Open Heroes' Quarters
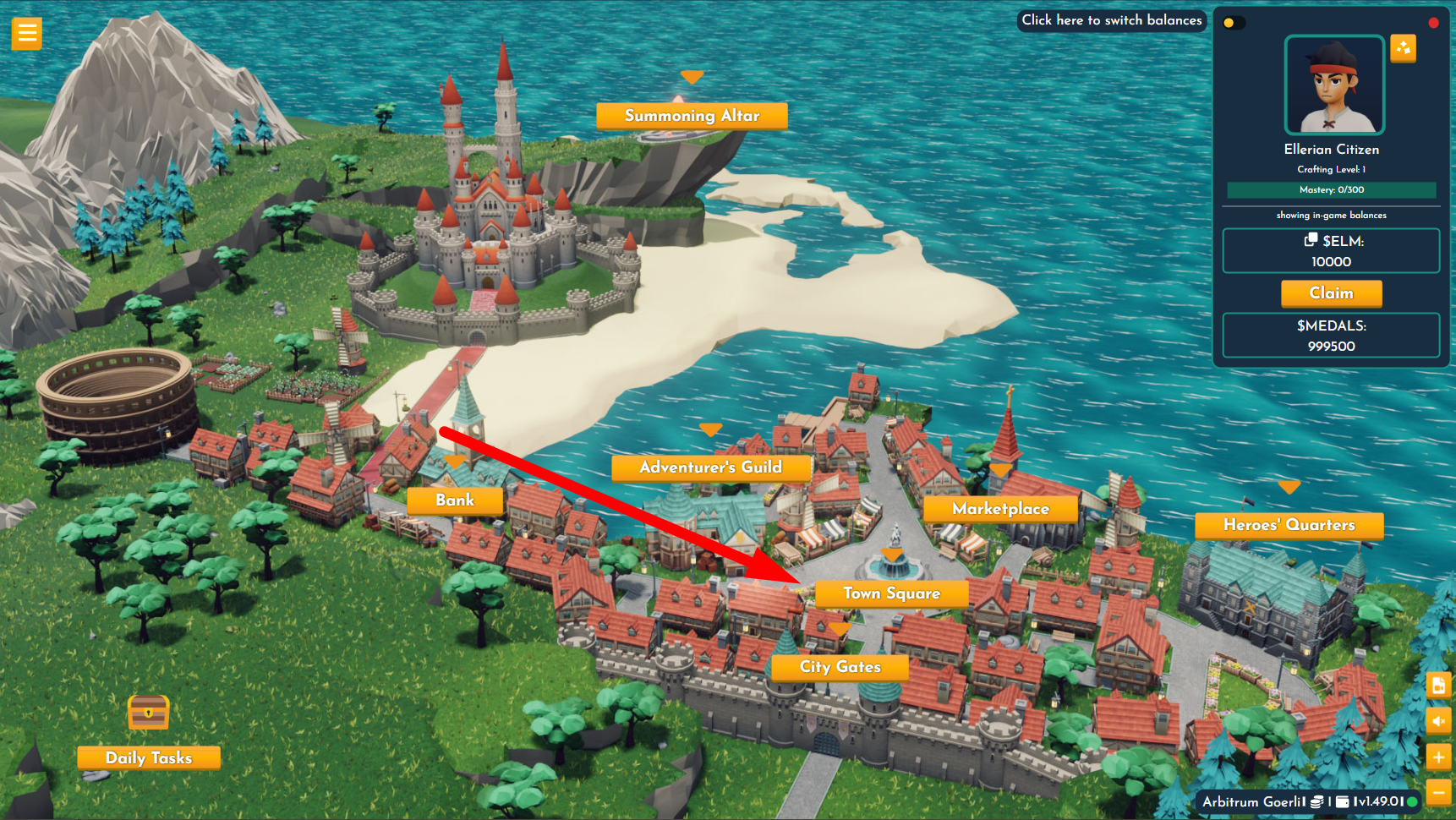The height and width of the screenshot is (820, 1456). click(x=1289, y=525)
